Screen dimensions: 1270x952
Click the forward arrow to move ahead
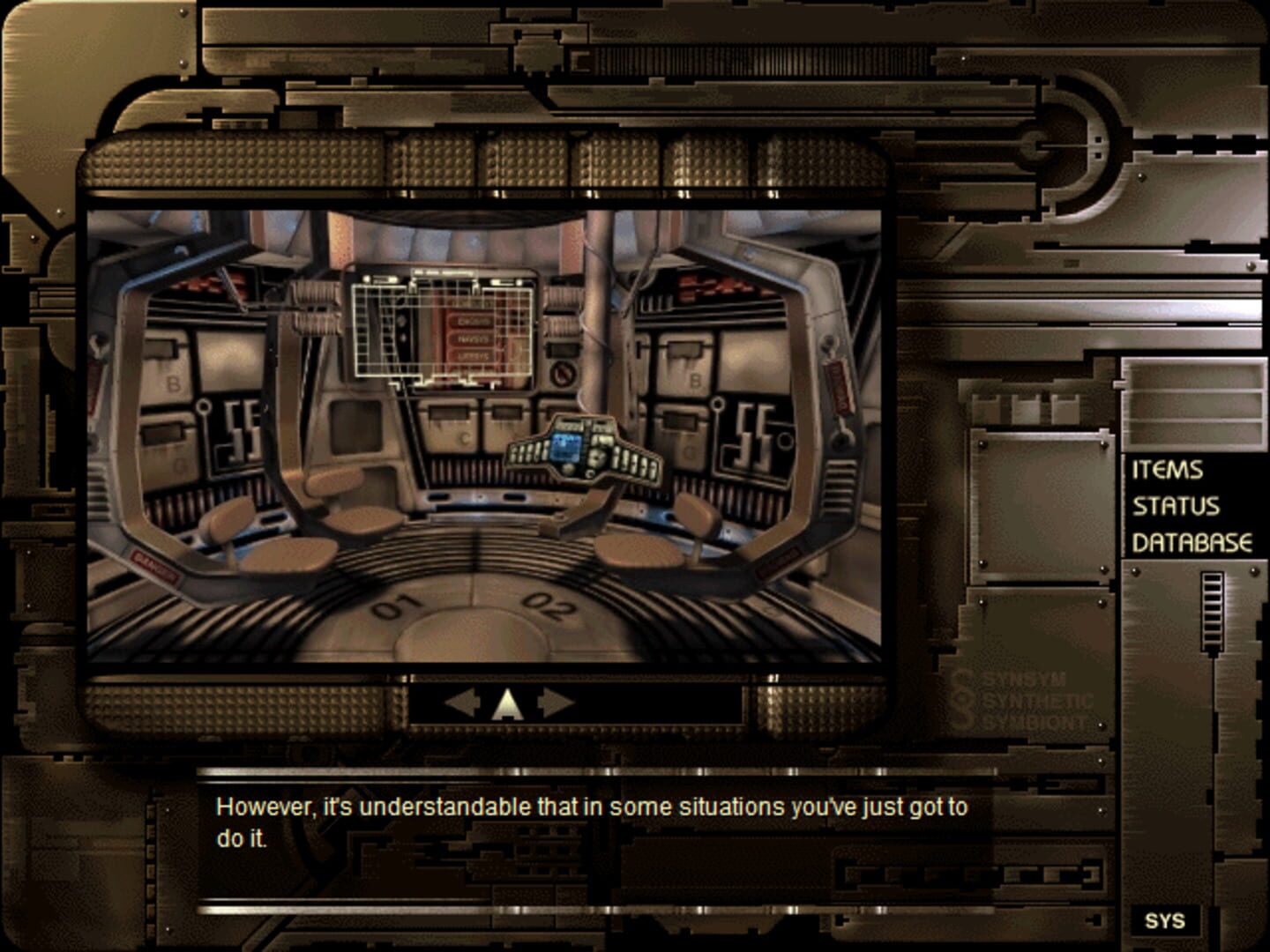click(x=508, y=701)
